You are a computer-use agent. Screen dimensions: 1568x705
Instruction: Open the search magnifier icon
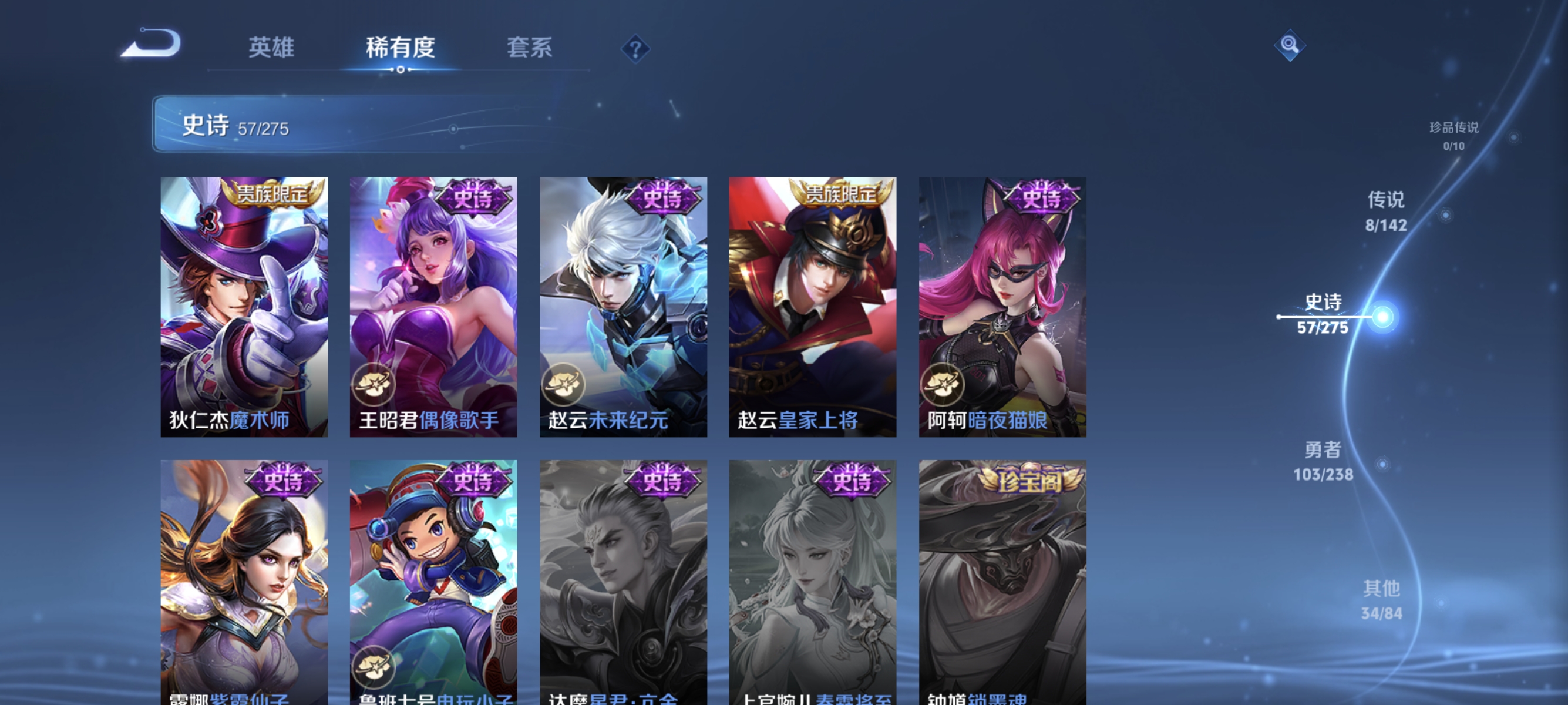[x=1290, y=46]
